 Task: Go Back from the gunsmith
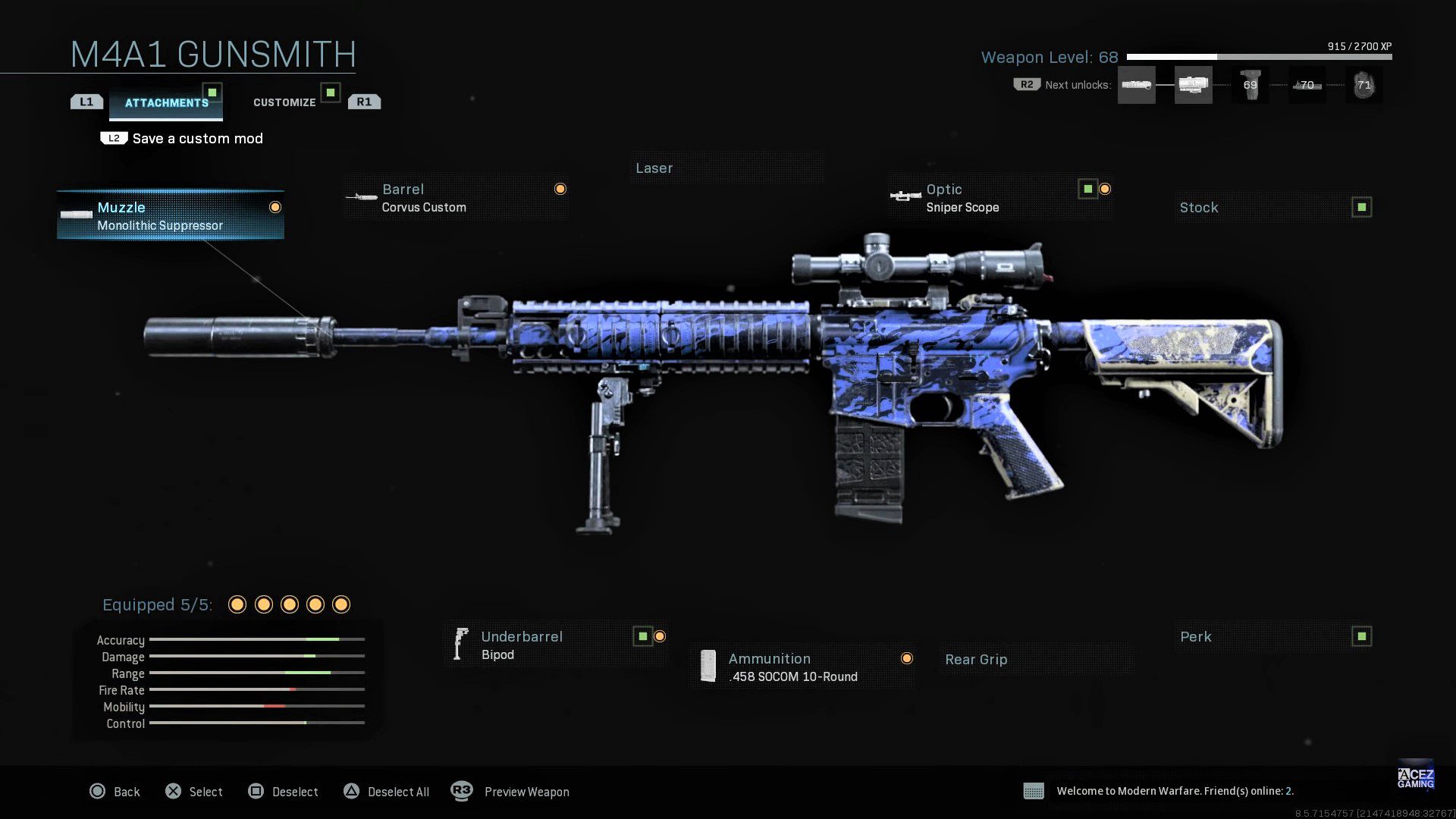click(x=115, y=792)
